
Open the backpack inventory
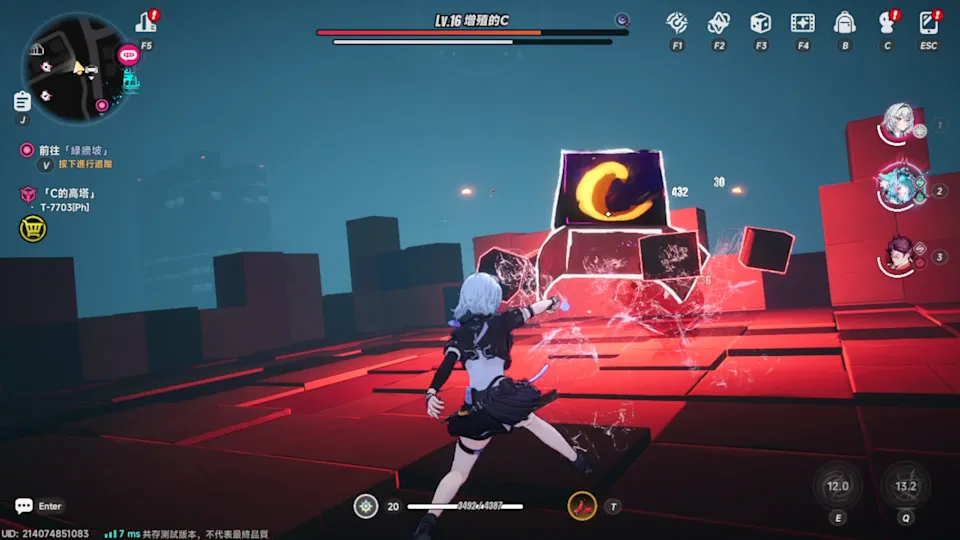[x=845, y=23]
